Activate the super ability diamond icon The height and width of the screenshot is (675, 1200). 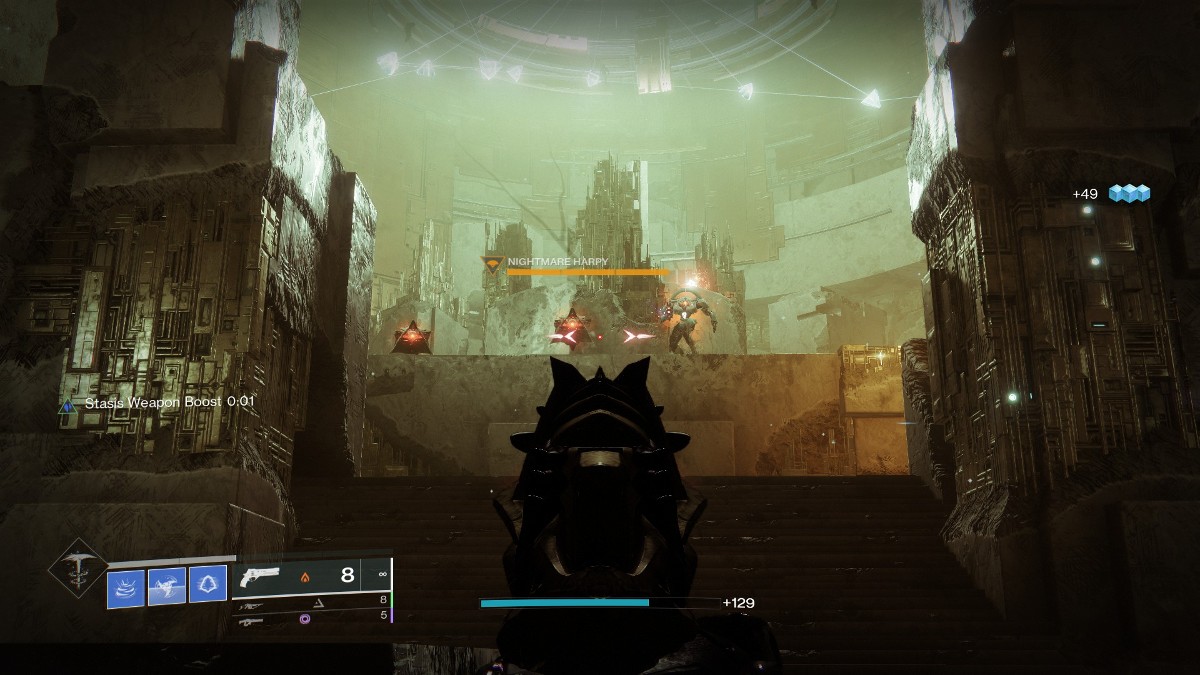(77, 569)
